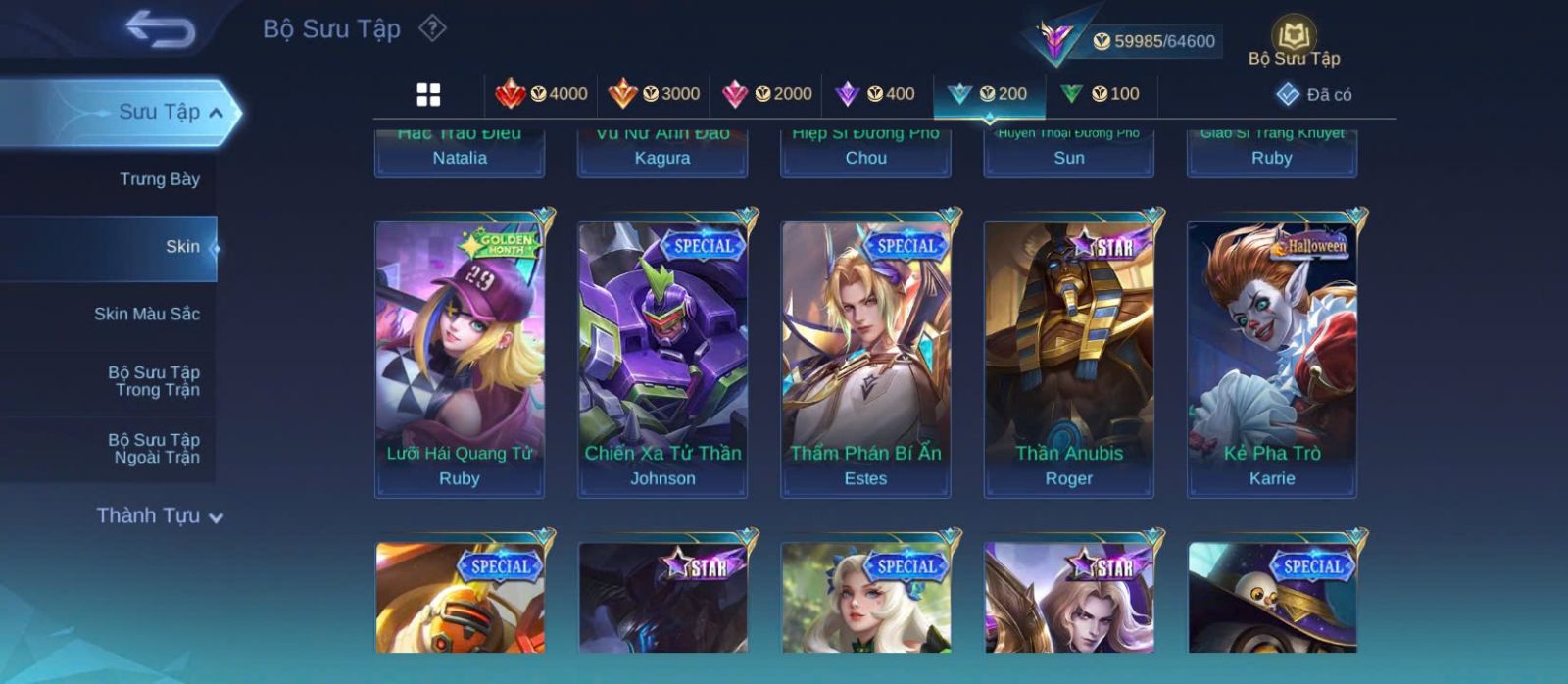Viewport: 1568px width, 684px height.
Task: Open Skin Màu Sắc category
Action: (x=147, y=314)
